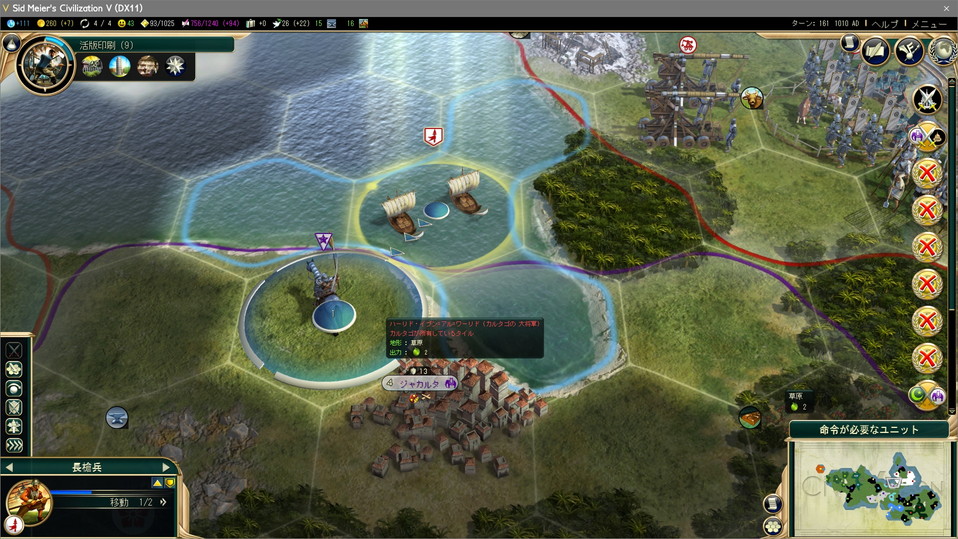Choose the fortify shield unit action

(x=14, y=407)
